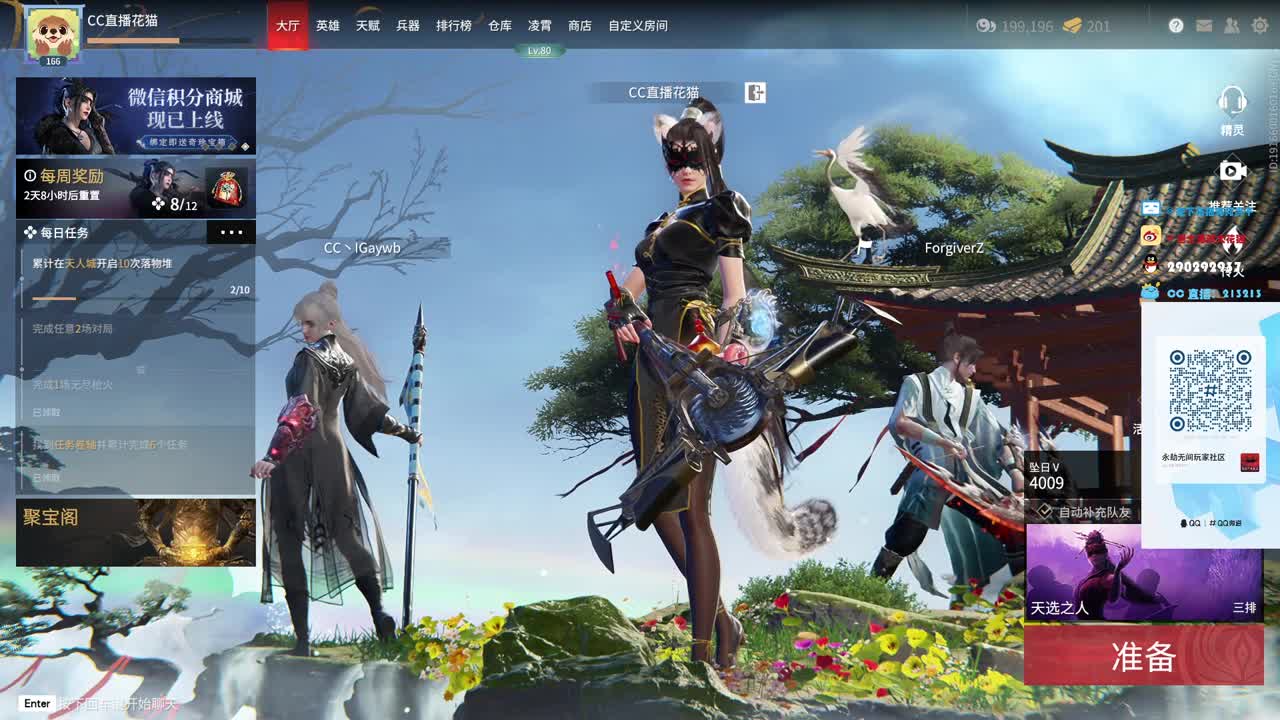Open the 天选之人 三排 mode selector
The width and height of the screenshot is (1280, 720).
1142,577
